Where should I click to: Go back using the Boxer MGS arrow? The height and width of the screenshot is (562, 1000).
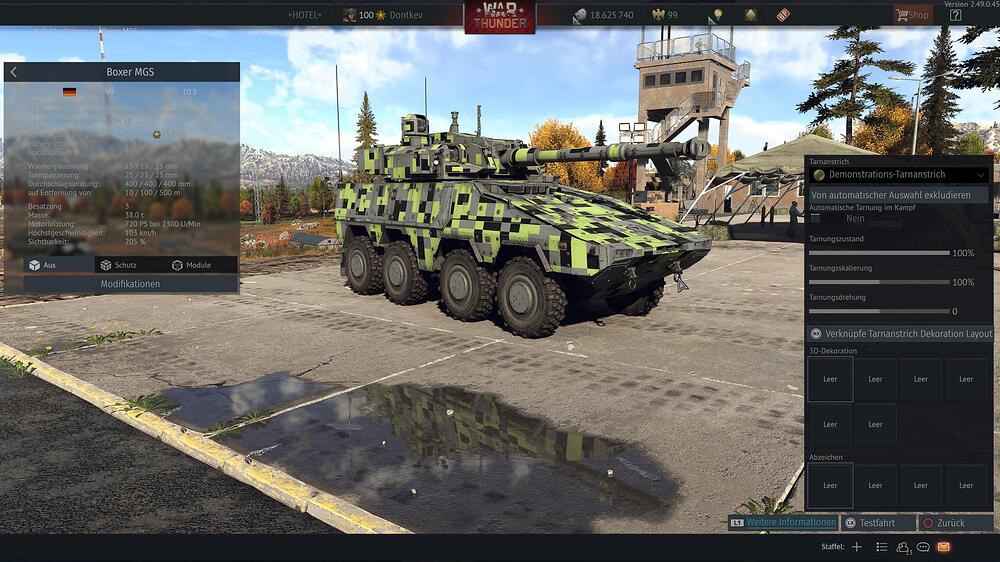(14, 72)
